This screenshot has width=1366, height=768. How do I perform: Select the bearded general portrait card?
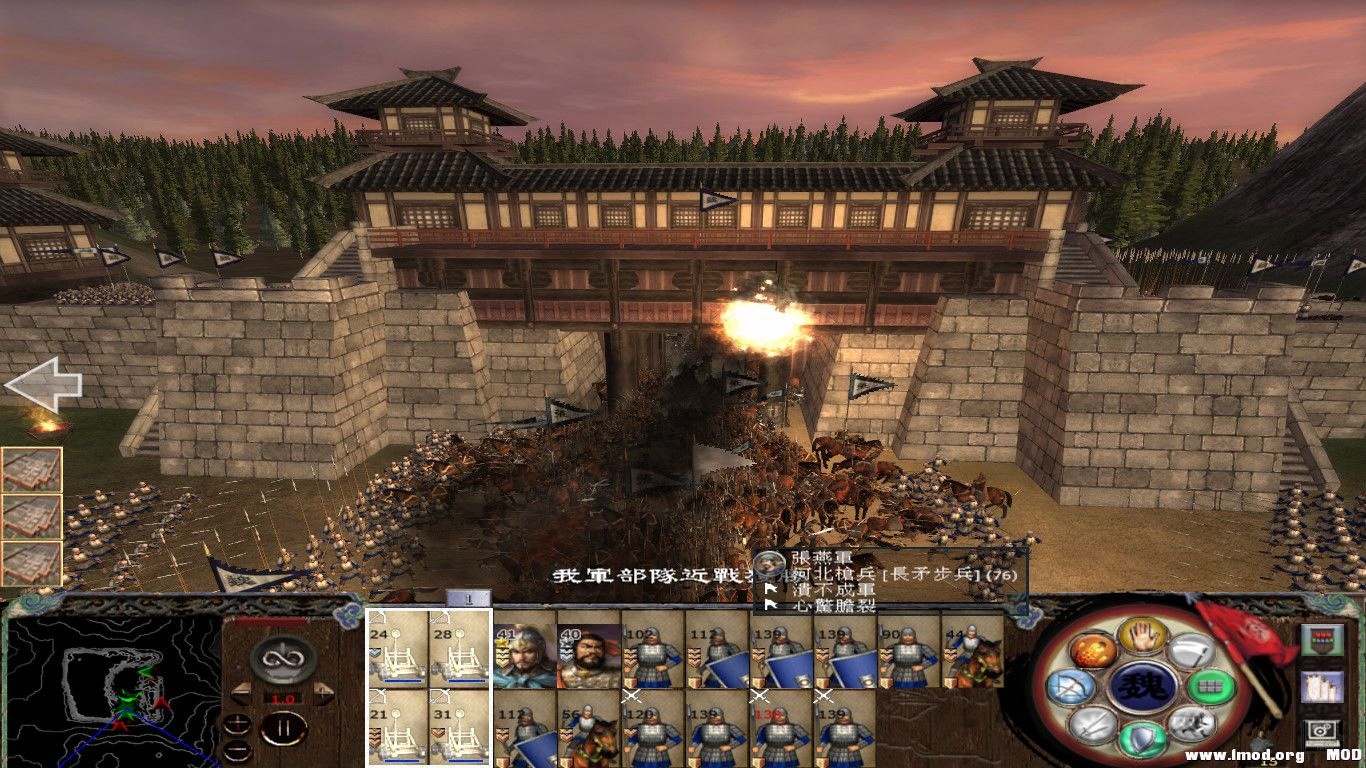point(588,655)
